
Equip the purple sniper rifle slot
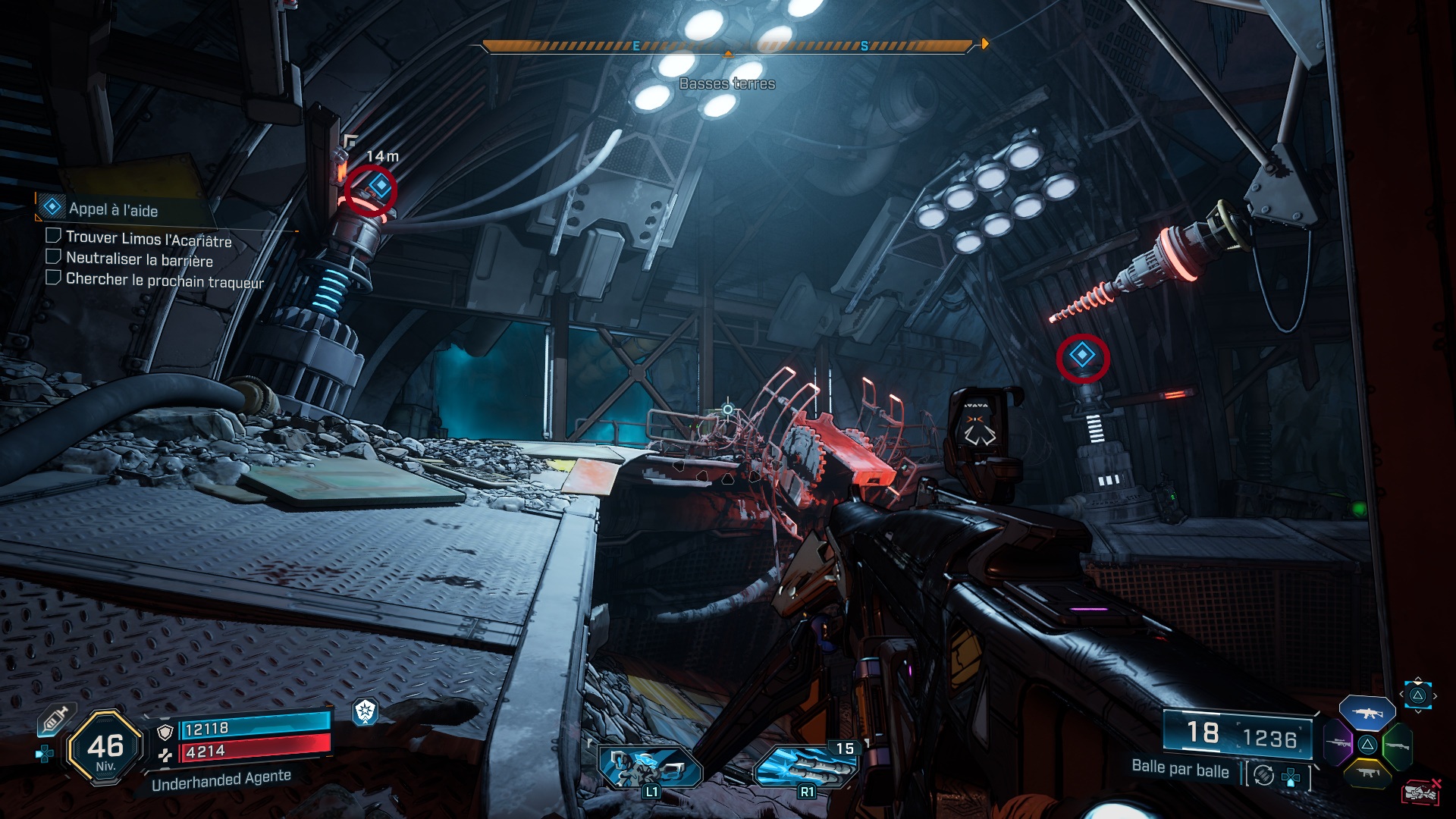point(1338,744)
